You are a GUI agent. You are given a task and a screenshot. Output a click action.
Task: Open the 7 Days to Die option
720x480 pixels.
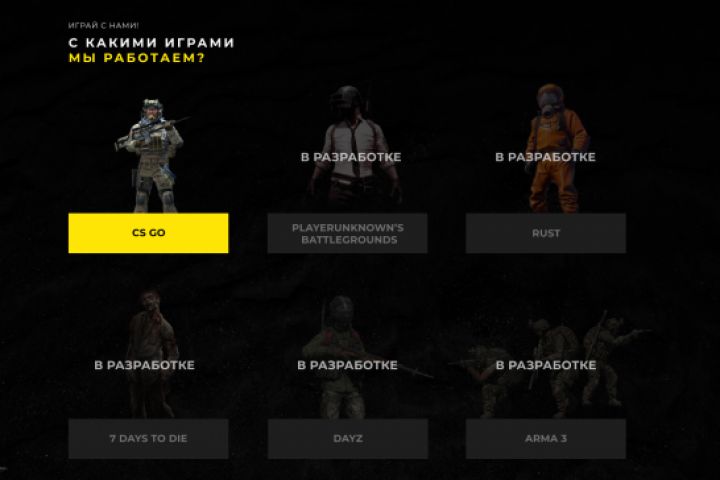click(148, 438)
